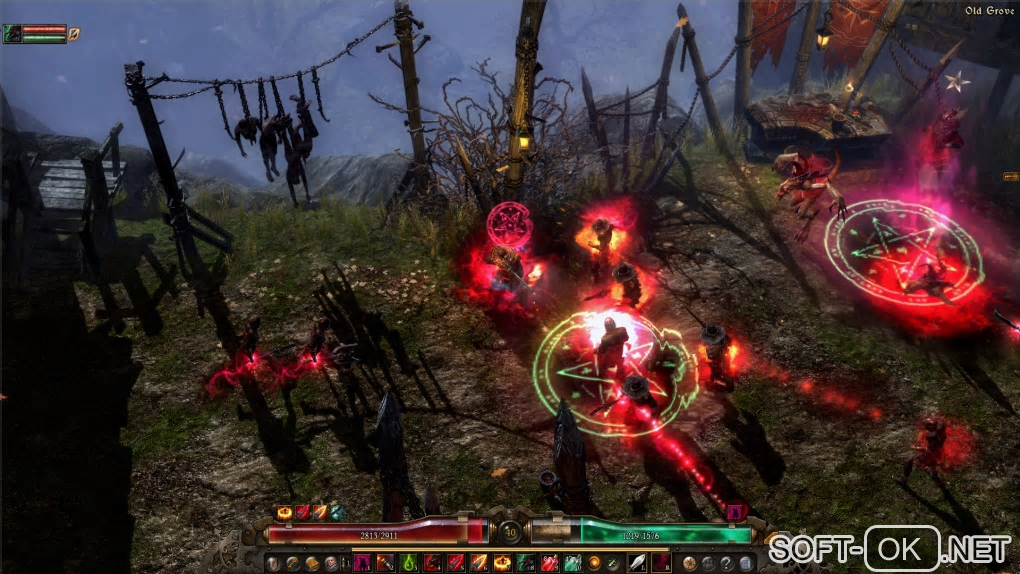Click the character portrait face button
The width and height of the screenshot is (1020, 574).
[x=331, y=562]
